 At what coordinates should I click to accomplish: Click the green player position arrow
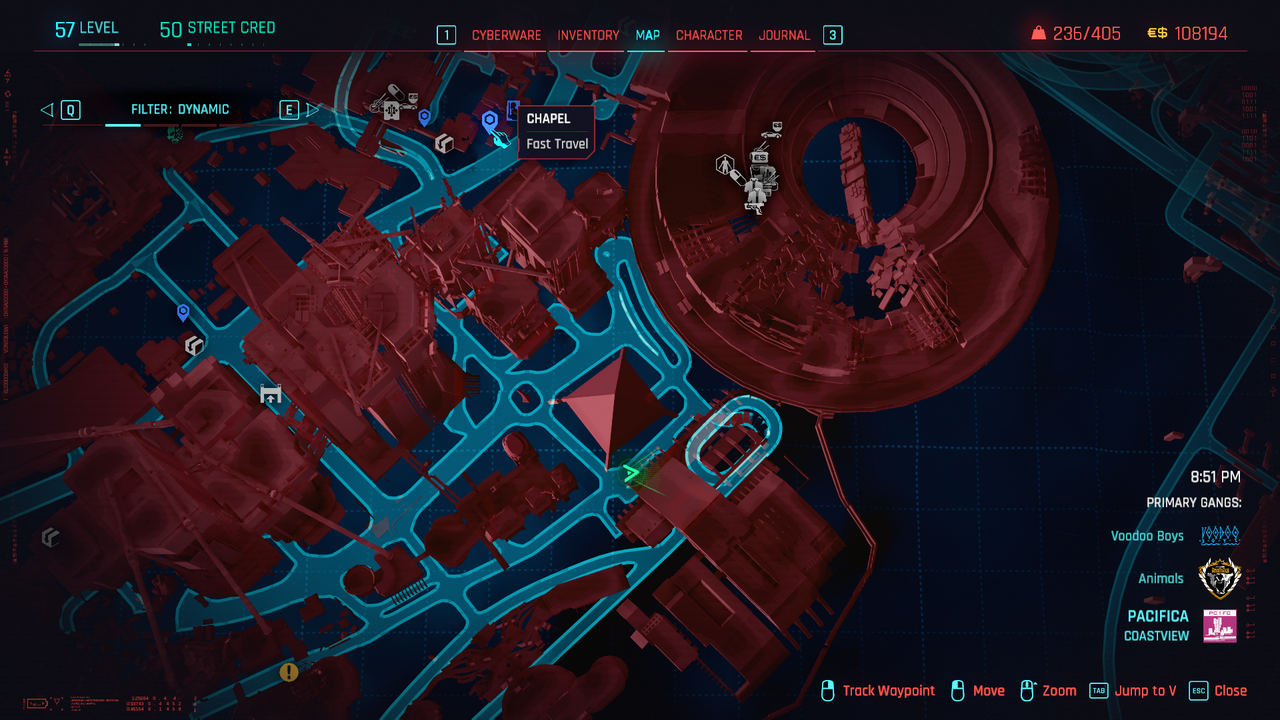pyautogui.click(x=631, y=473)
